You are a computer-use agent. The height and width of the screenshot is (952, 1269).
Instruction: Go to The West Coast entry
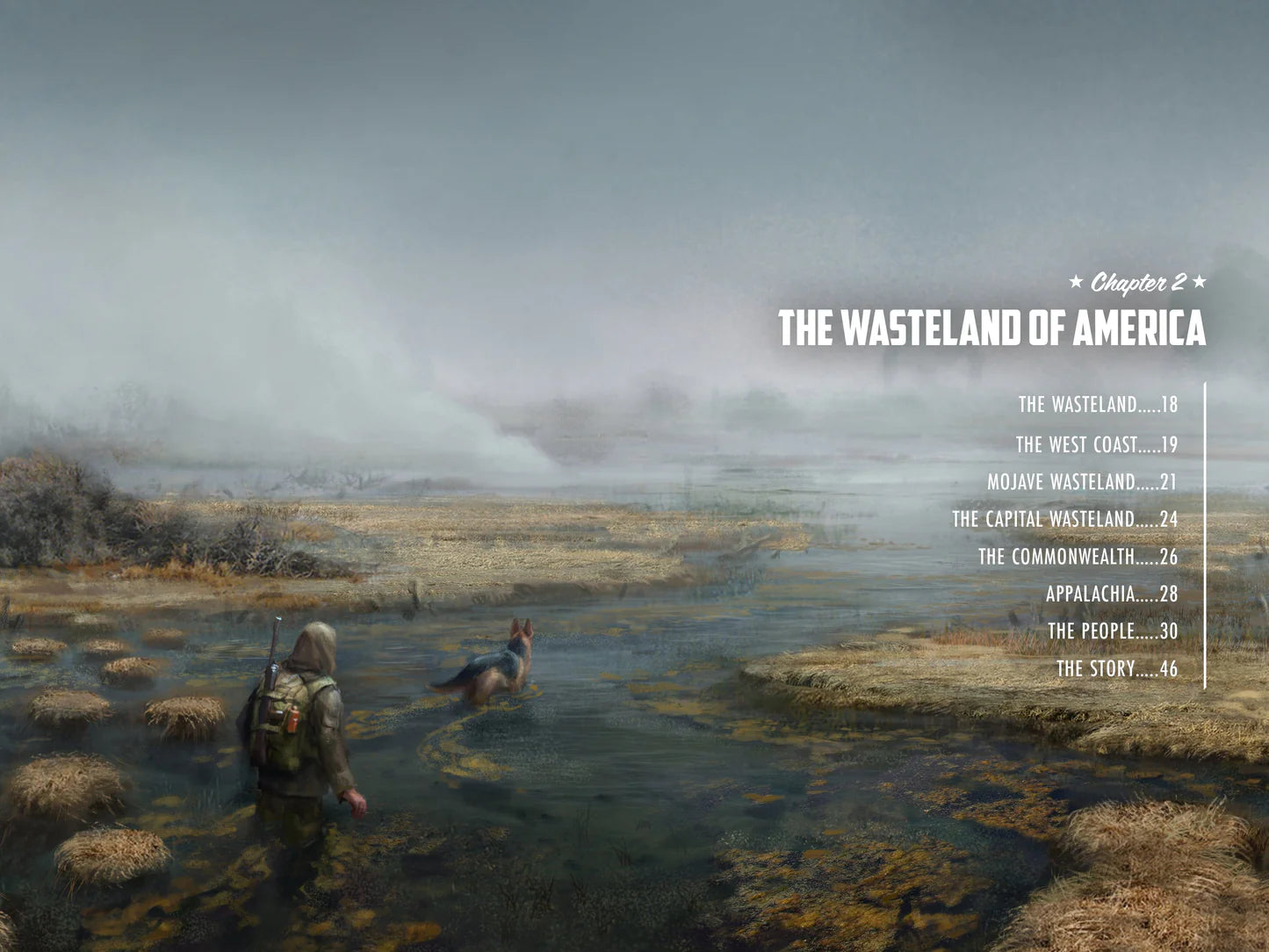click(1096, 445)
